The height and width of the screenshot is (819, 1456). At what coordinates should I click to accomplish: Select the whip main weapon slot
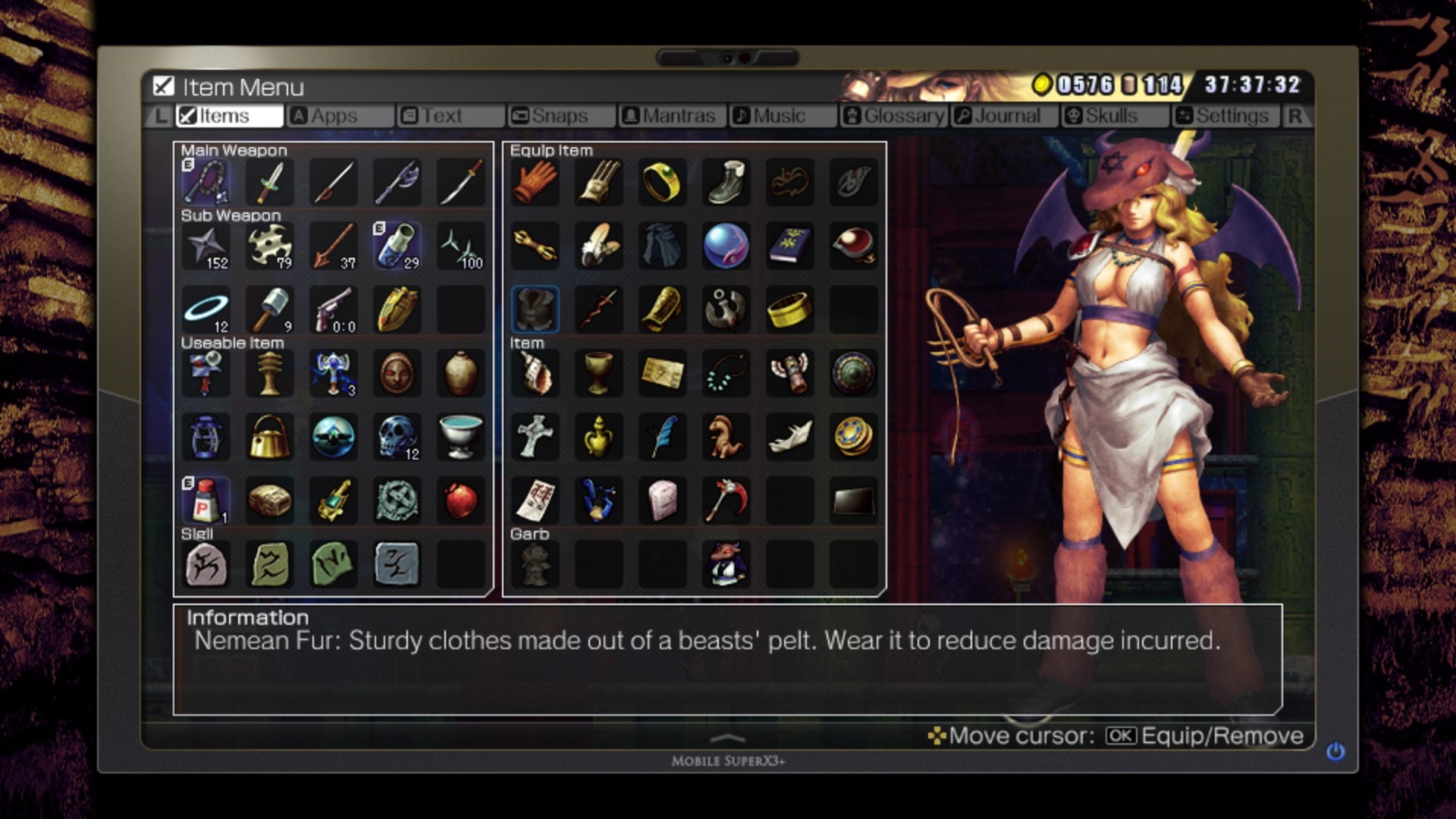tap(206, 182)
